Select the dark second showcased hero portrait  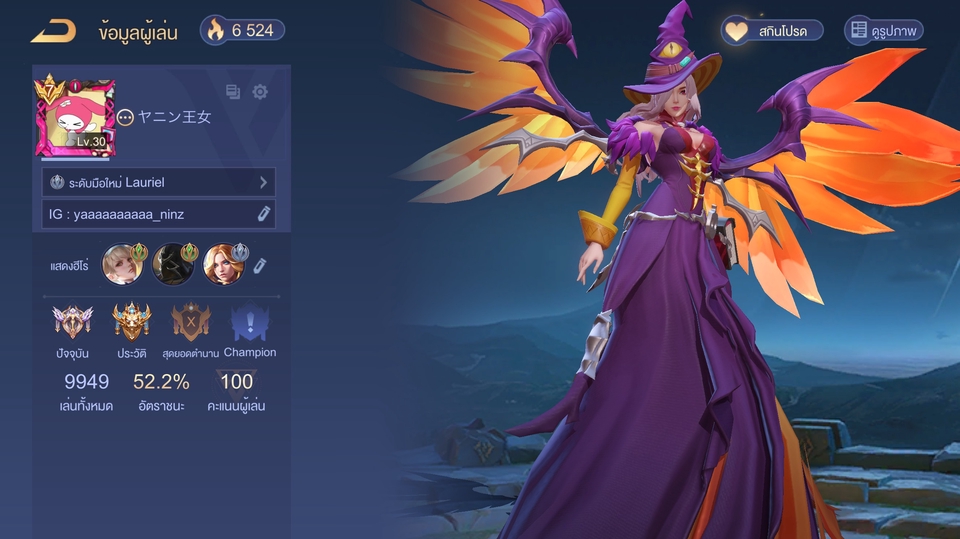pyautogui.click(x=173, y=265)
